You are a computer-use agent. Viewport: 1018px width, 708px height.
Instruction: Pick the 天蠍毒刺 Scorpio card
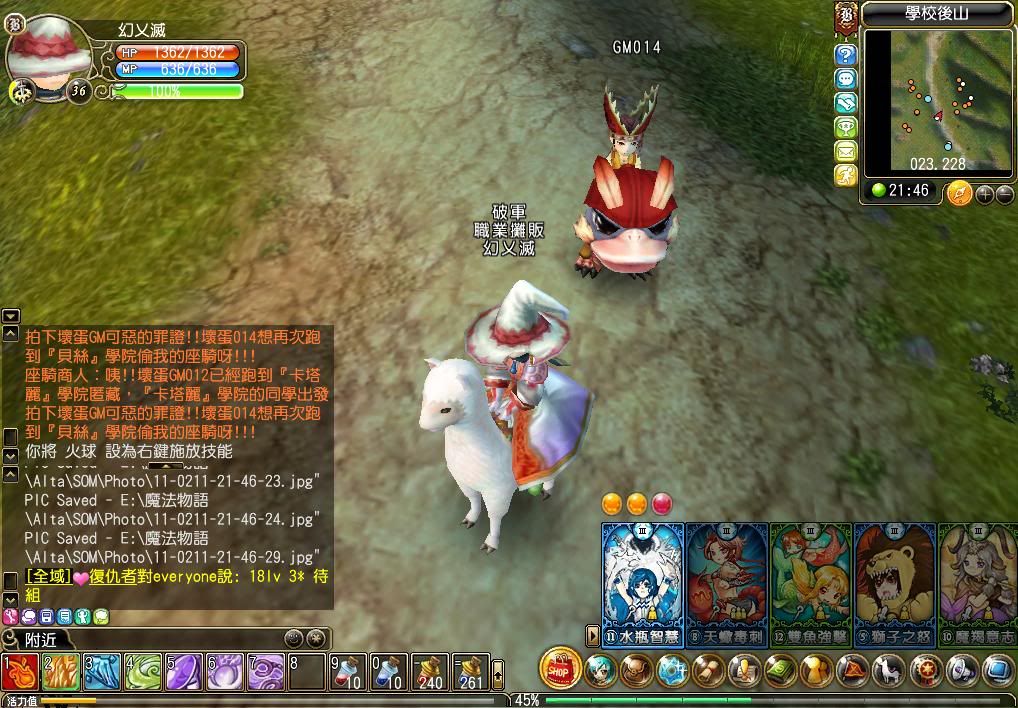coord(727,580)
